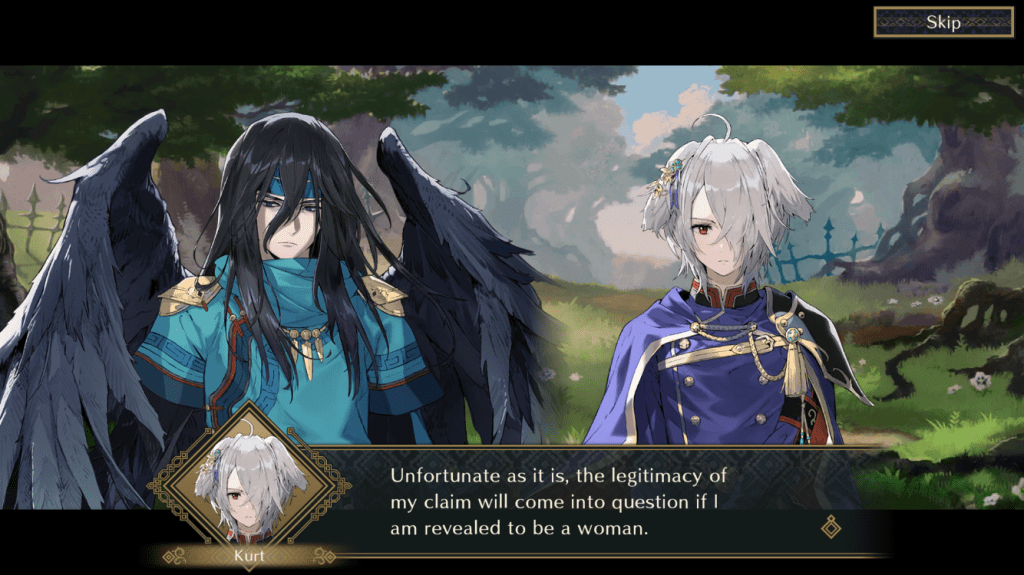
Task: Advance dialogue with the diamond continue indicator
Action: [x=830, y=526]
